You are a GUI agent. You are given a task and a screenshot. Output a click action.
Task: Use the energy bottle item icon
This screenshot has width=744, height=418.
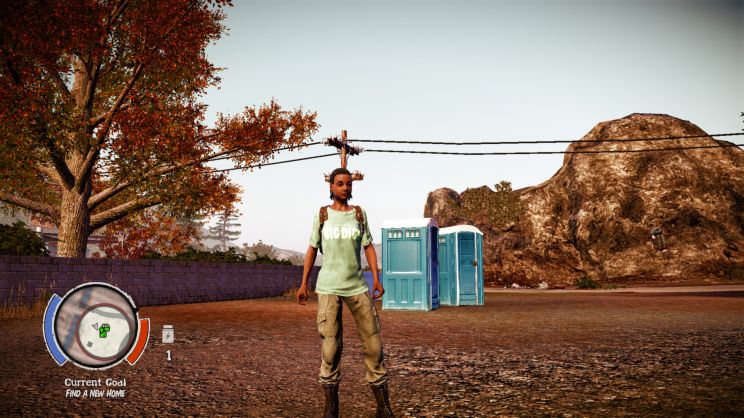click(168, 334)
